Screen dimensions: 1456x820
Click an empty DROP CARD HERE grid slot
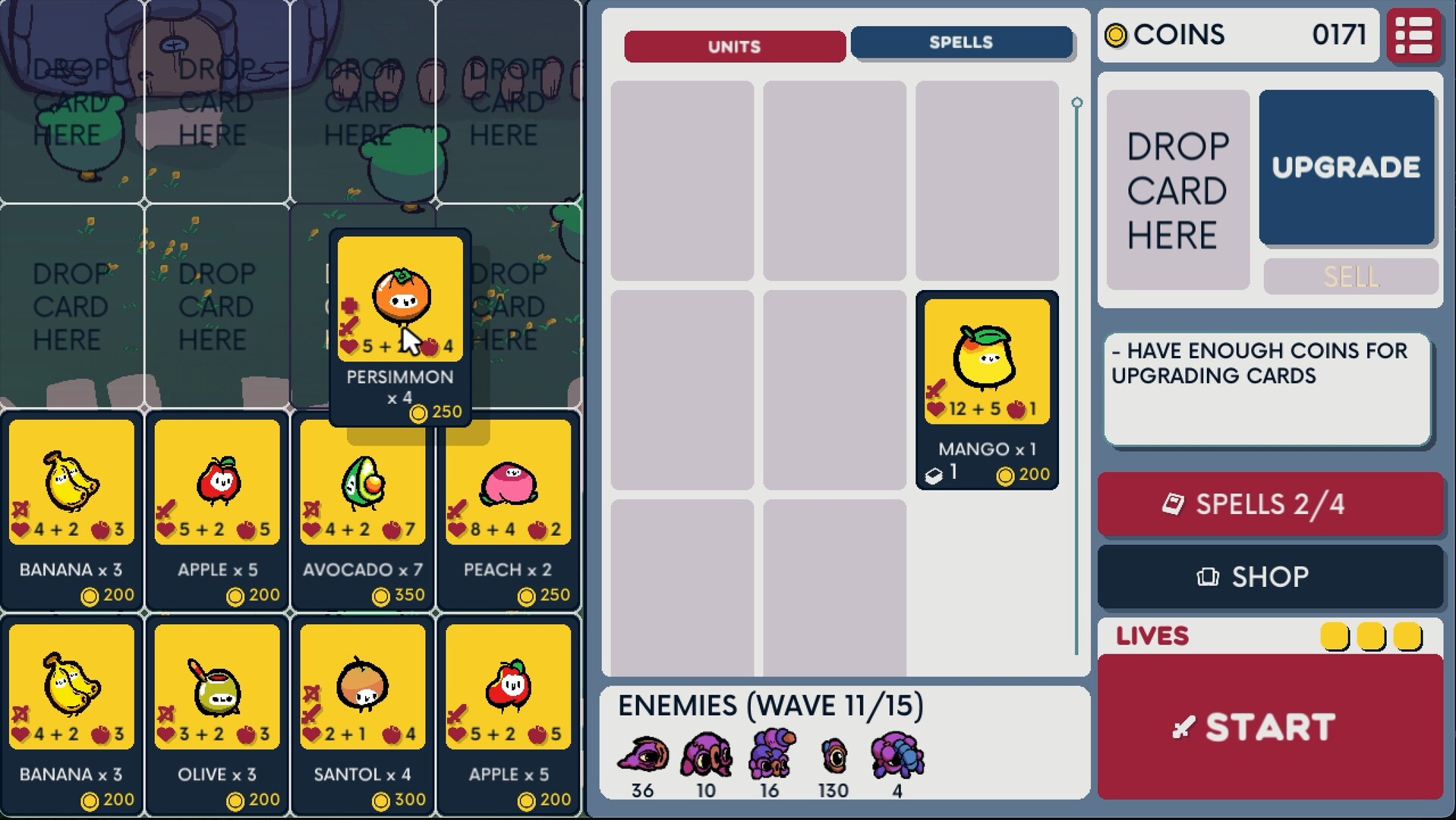coord(72,304)
